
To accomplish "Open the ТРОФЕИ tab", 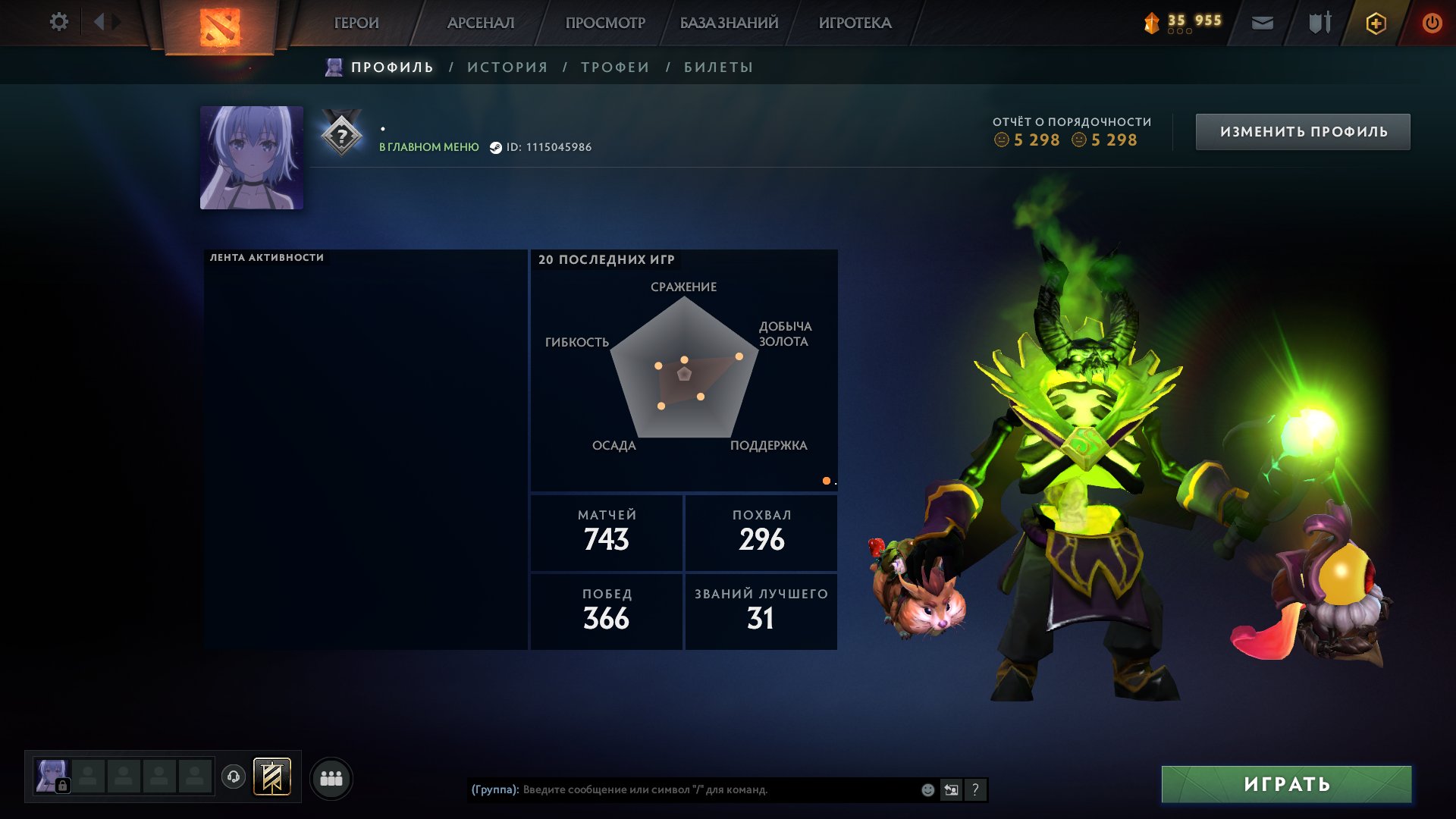I will pos(613,67).
